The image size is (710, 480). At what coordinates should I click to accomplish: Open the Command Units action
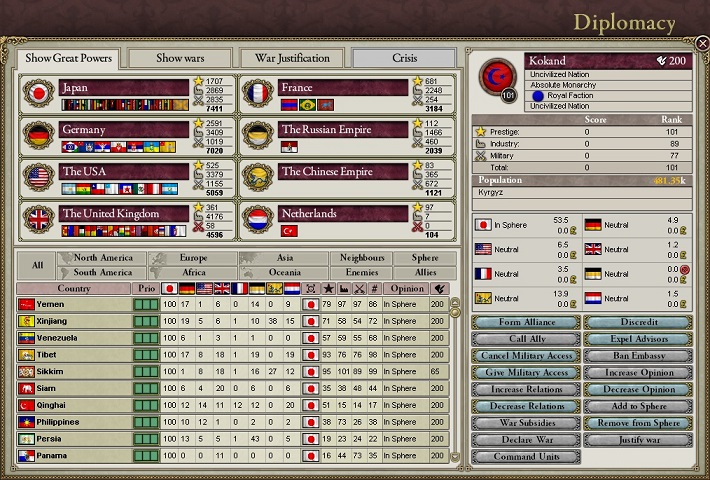tap(525, 457)
